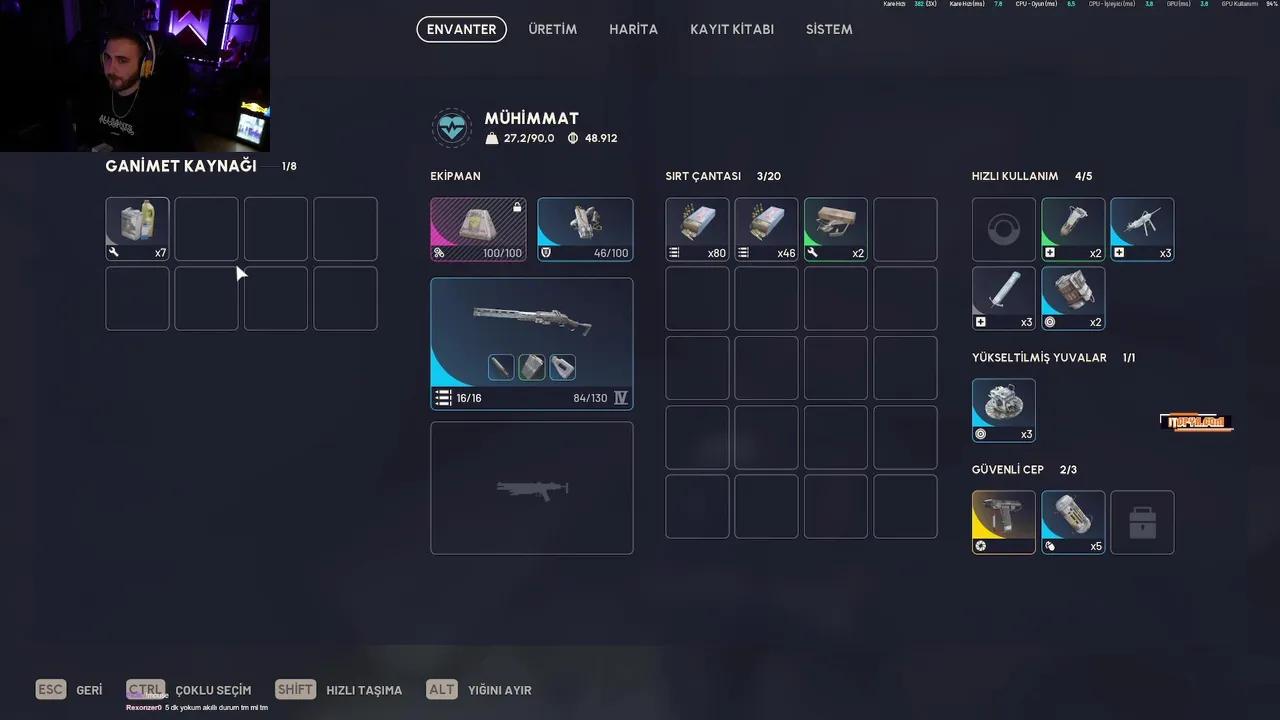Select the round item in the first quick-use slot
Viewport: 1280px width, 720px height.
click(1003, 228)
